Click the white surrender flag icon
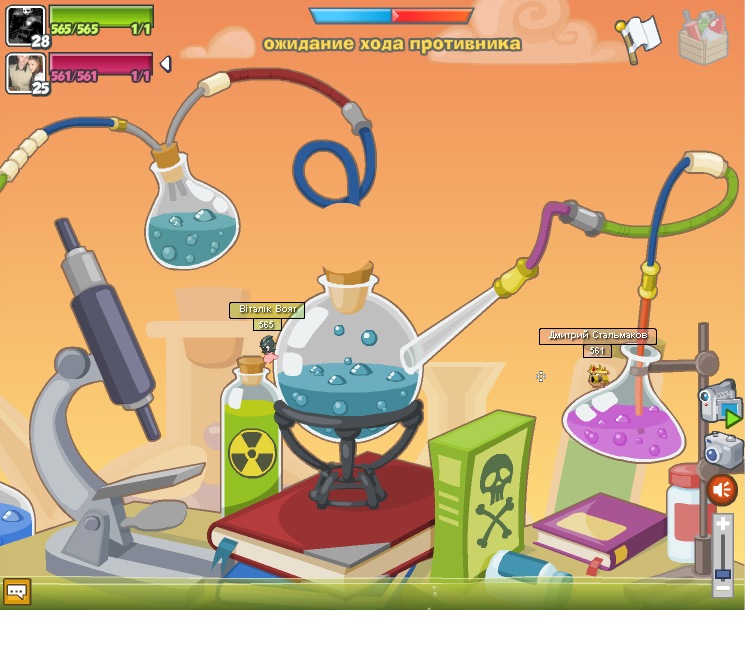 pyautogui.click(x=639, y=37)
